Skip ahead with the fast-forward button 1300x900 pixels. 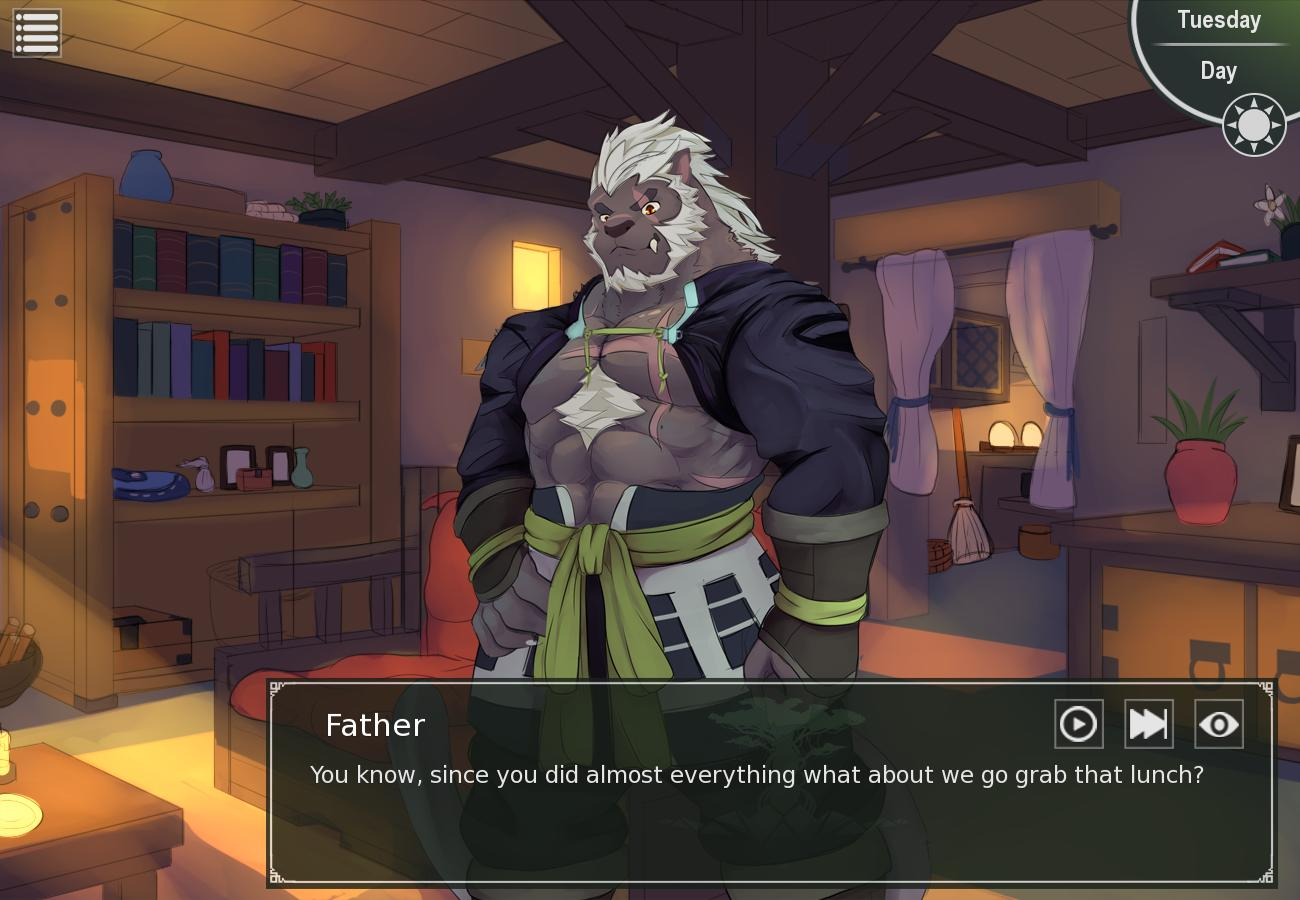(1148, 724)
